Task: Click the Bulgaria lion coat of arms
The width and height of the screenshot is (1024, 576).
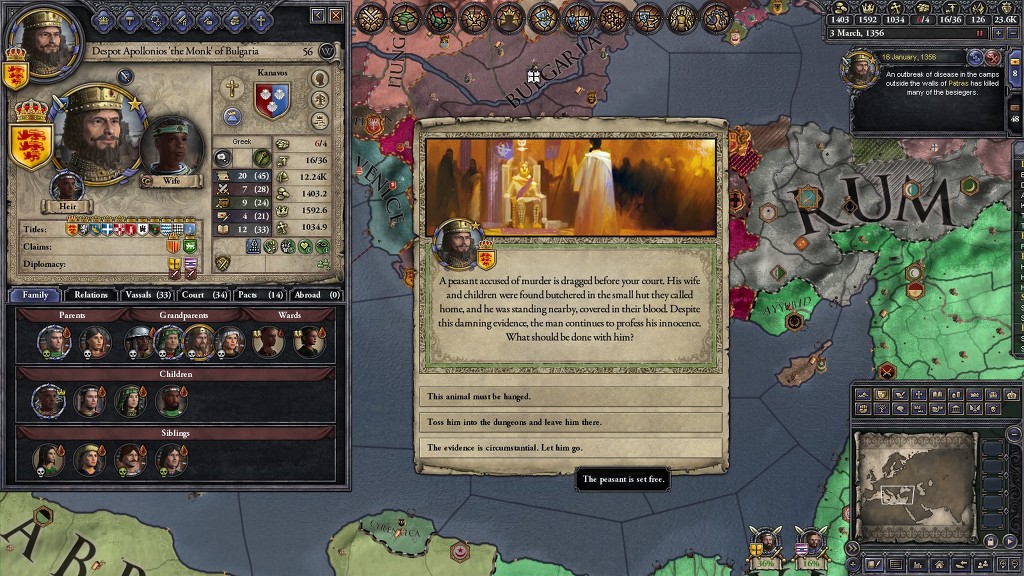Action: [x=31, y=144]
